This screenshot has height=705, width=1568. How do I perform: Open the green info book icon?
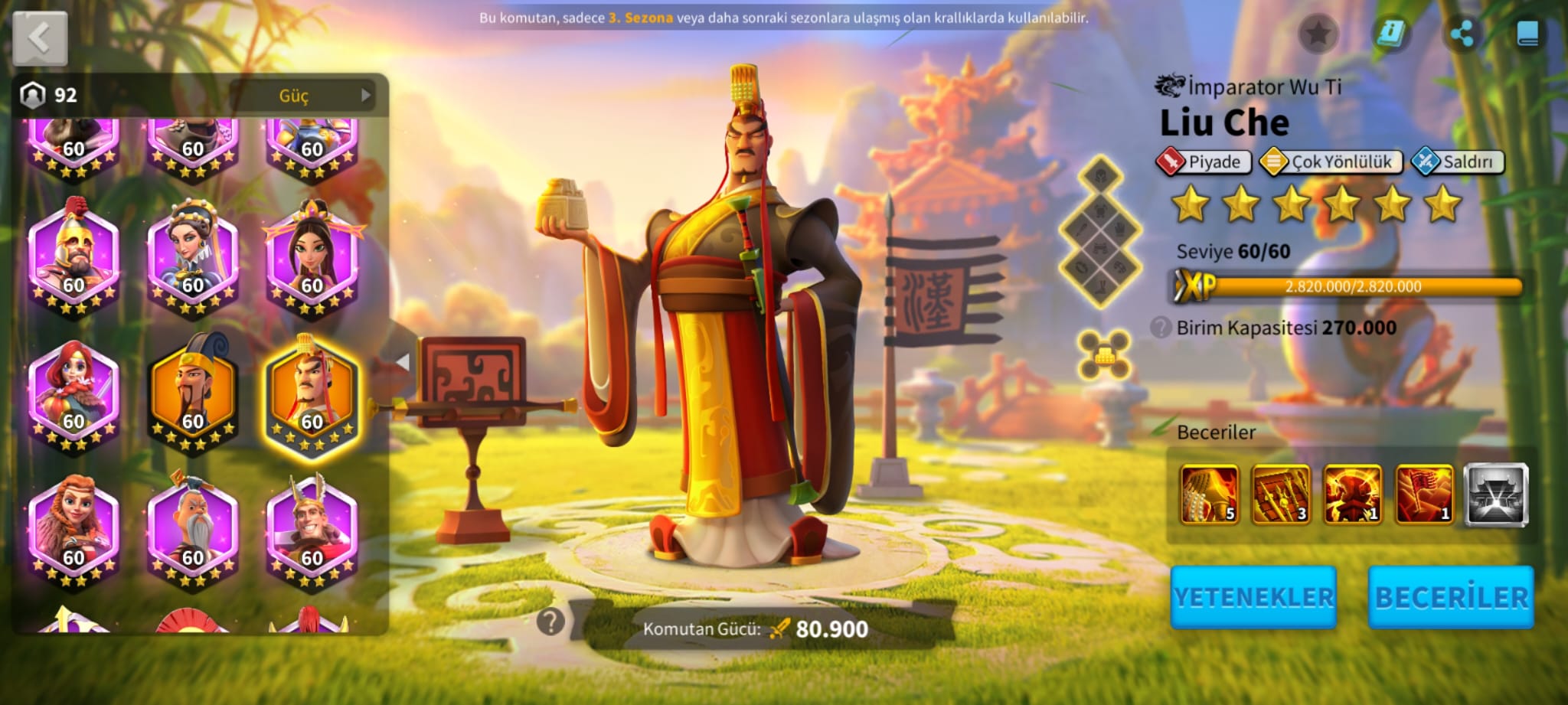pyautogui.click(x=1390, y=34)
